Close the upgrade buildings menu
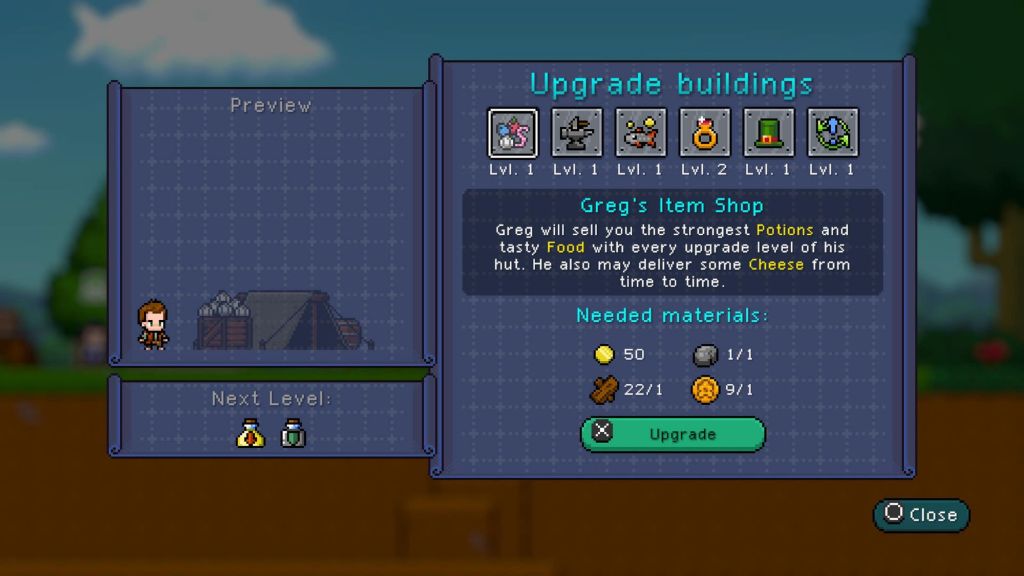The height and width of the screenshot is (576, 1024). pos(921,515)
